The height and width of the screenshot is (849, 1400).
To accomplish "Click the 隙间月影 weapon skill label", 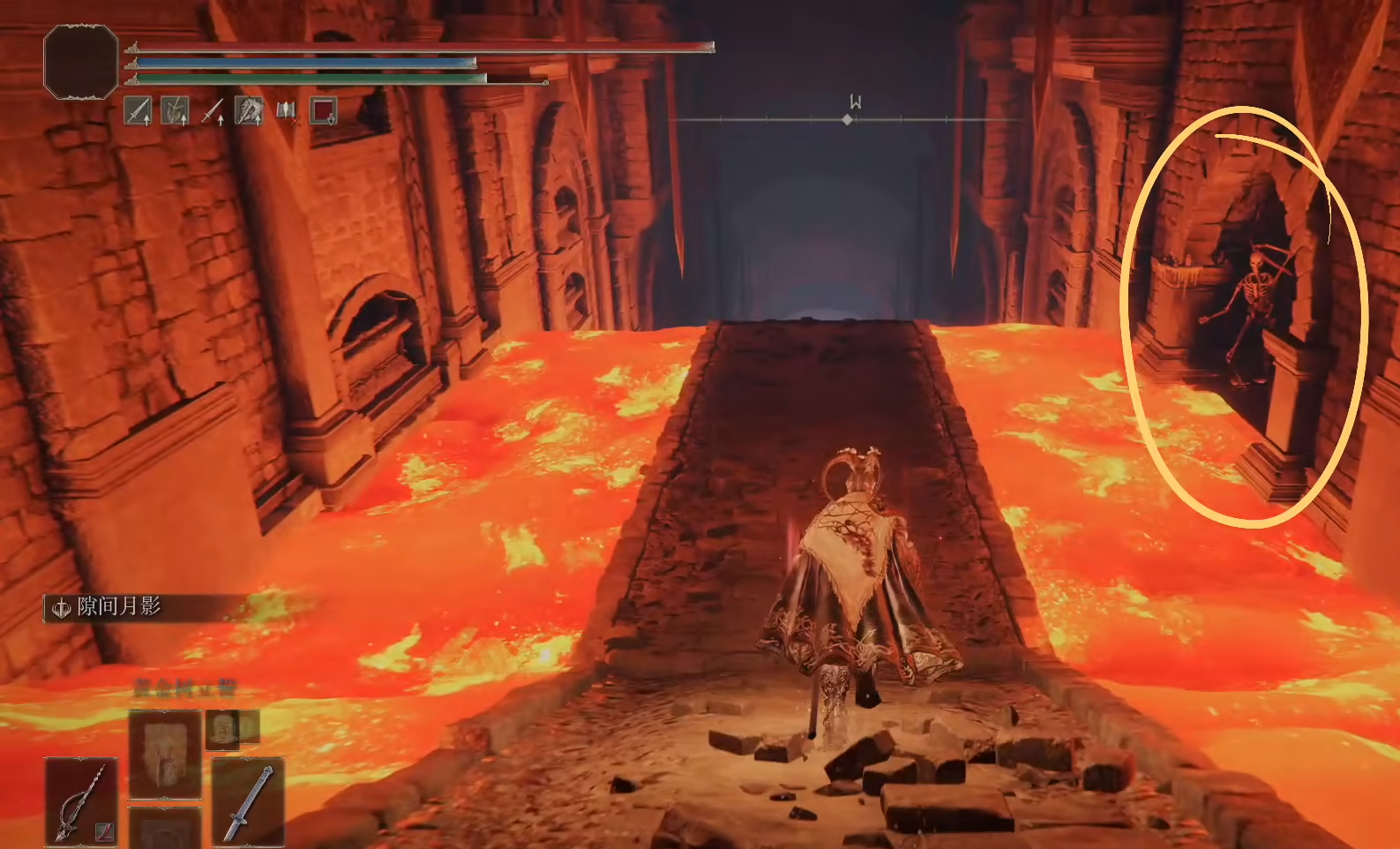I will click(119, 607).
